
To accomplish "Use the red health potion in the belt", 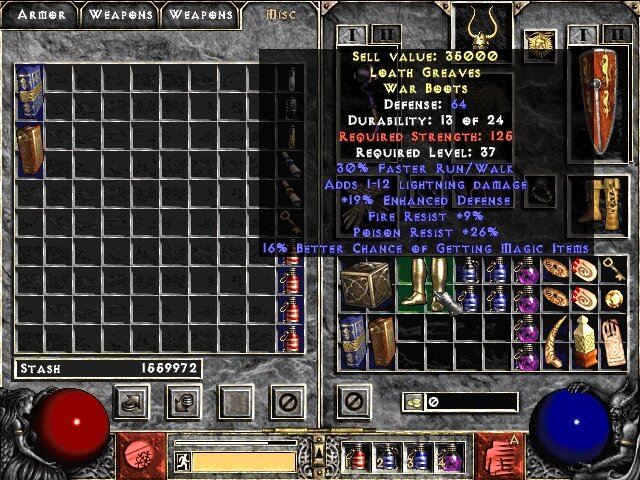I will coord(357,456).
